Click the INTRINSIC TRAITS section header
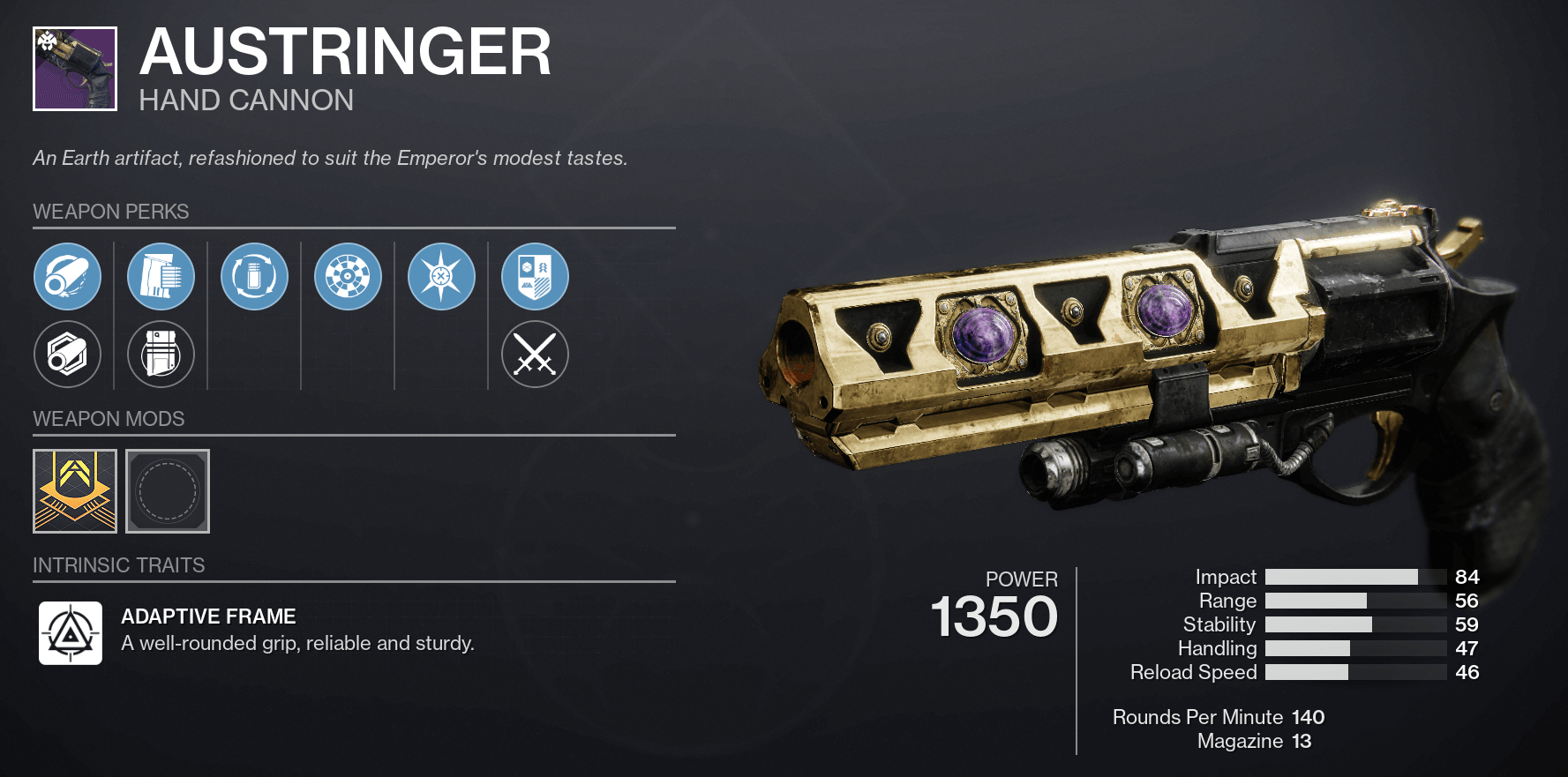The image size is (1568, 777). tap(118, 565)
